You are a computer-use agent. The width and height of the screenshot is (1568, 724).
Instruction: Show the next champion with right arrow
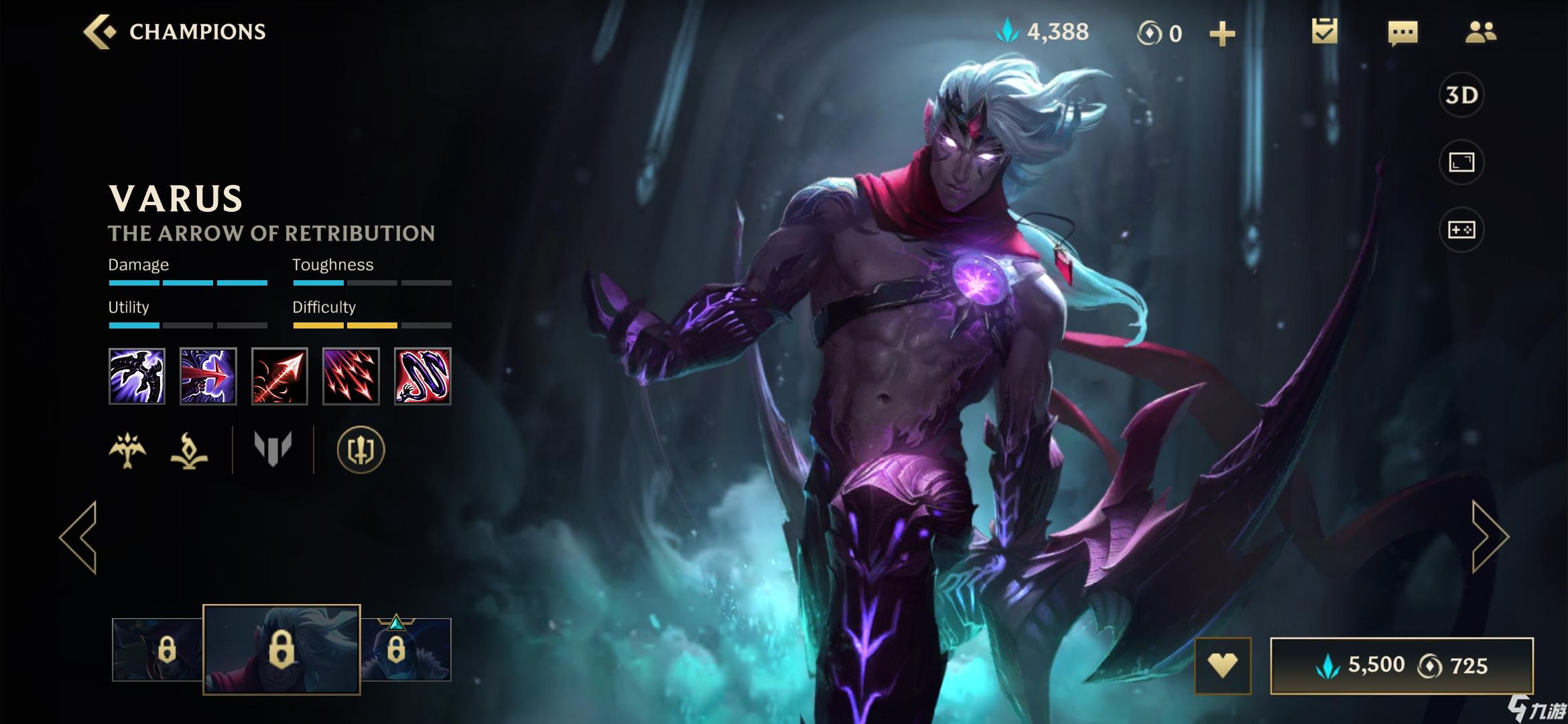1489,537
